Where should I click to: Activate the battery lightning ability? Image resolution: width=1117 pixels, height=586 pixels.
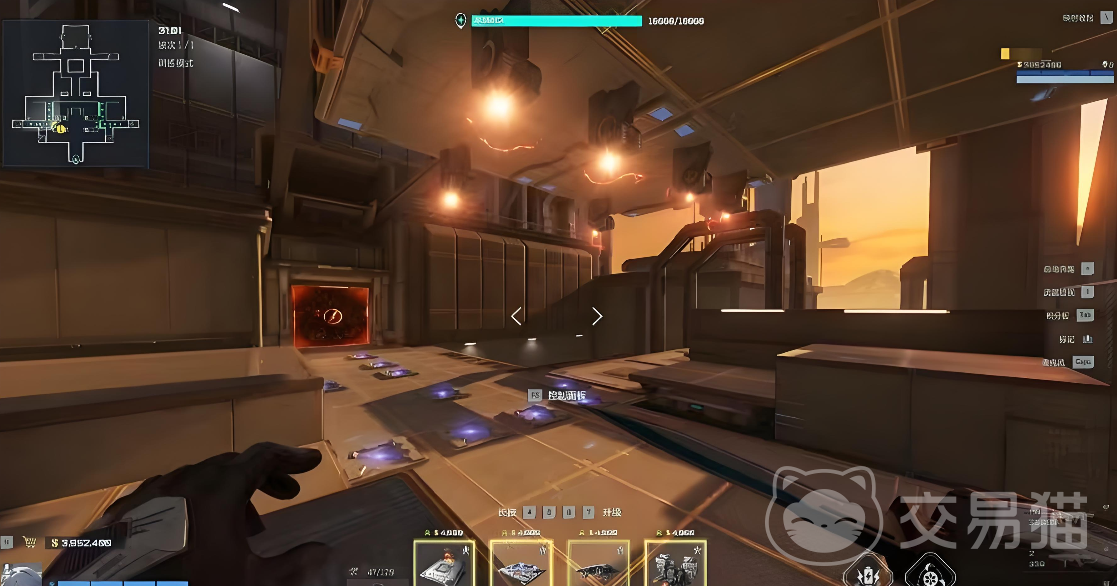click(x=862, y=572)
